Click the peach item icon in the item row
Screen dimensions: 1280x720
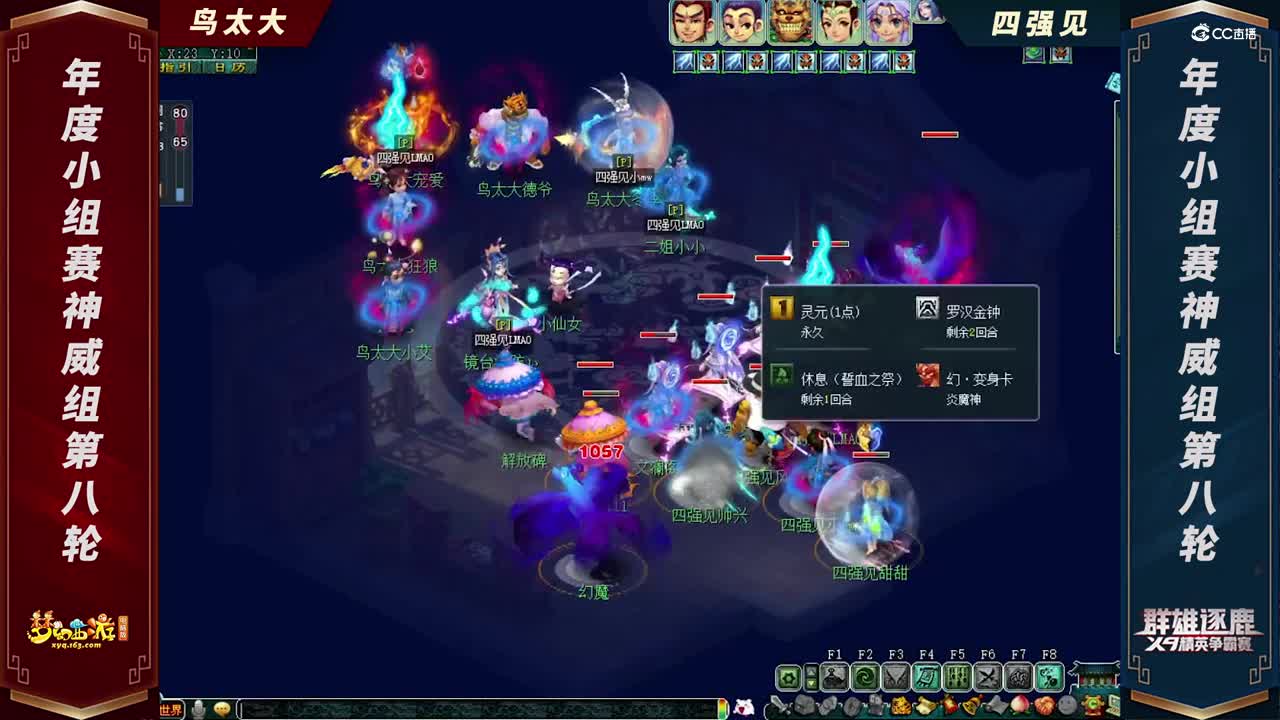click(x=1019, y=704)
